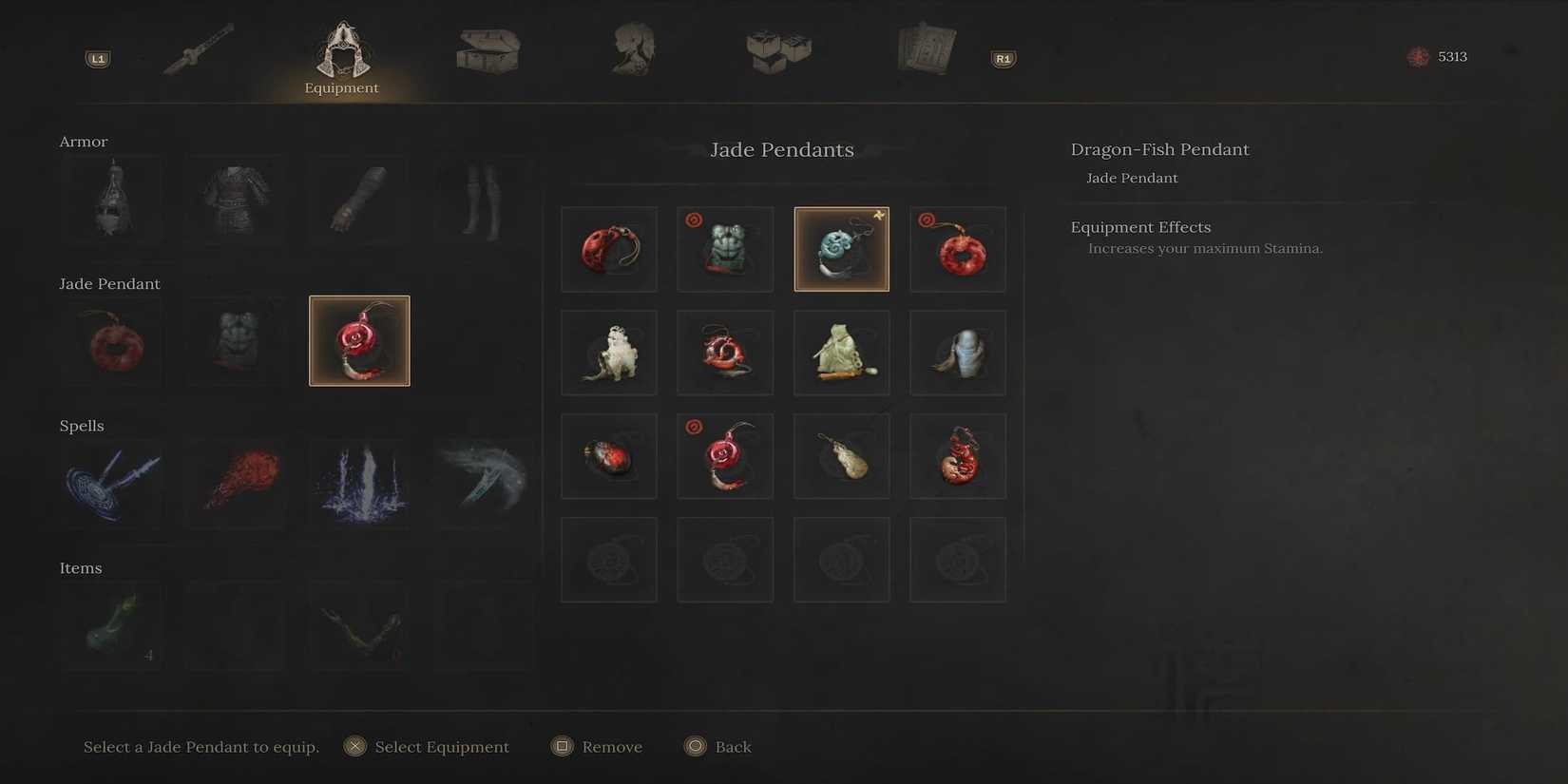Select the highlighted red pendant under Jade Pendant

pos(359,340)
